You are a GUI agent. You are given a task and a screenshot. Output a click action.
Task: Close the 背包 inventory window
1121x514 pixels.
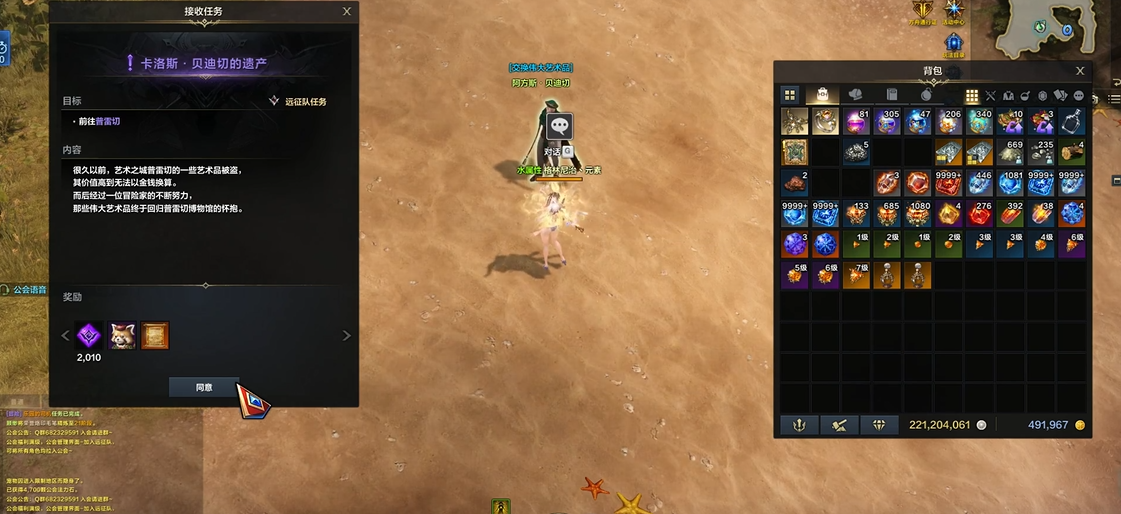click(x=1080, y=71)
